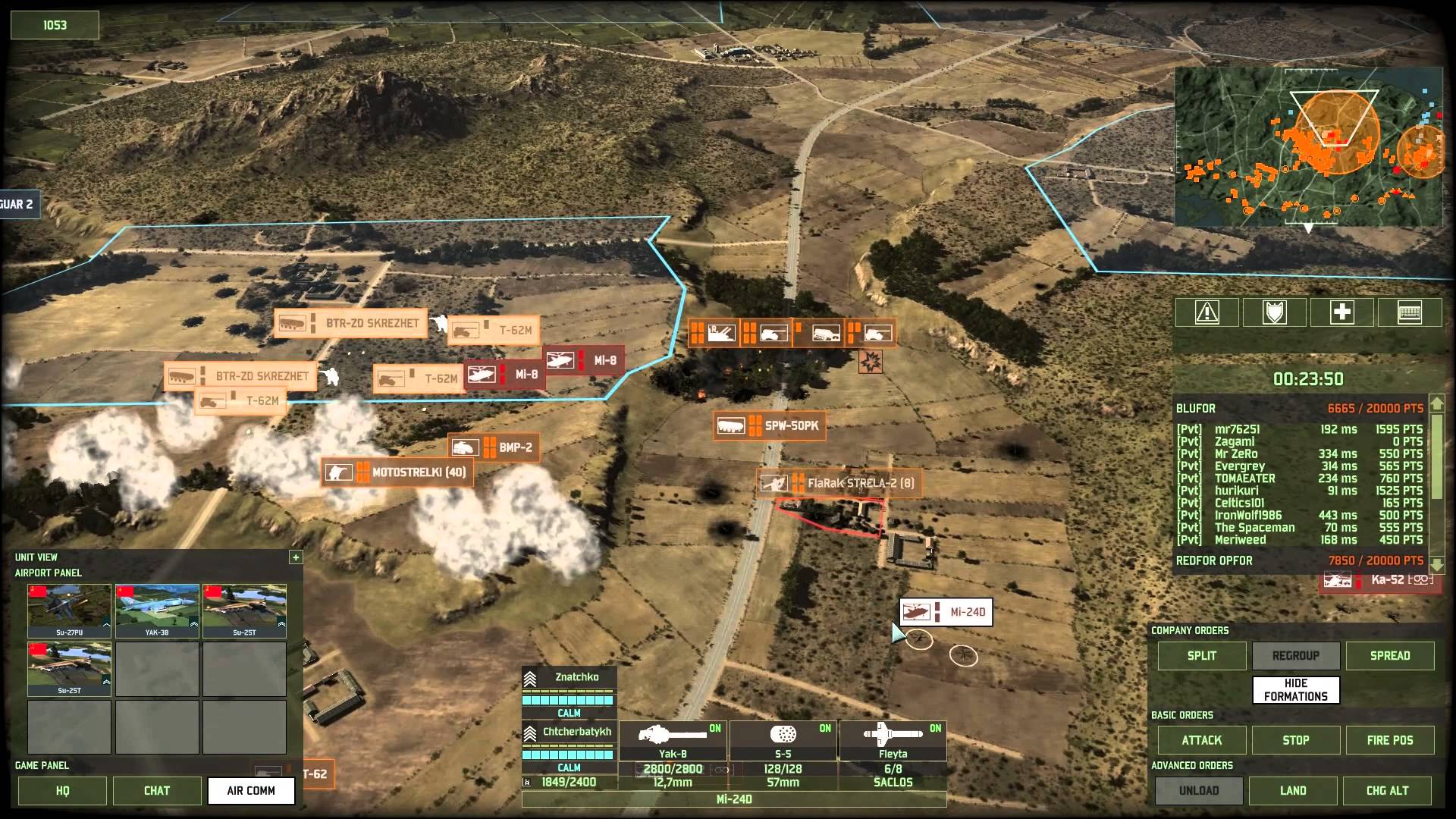Screen dimensions: 1456x819
Task: Choose the Fire Pos order
Action: [x=1389, y=740]
